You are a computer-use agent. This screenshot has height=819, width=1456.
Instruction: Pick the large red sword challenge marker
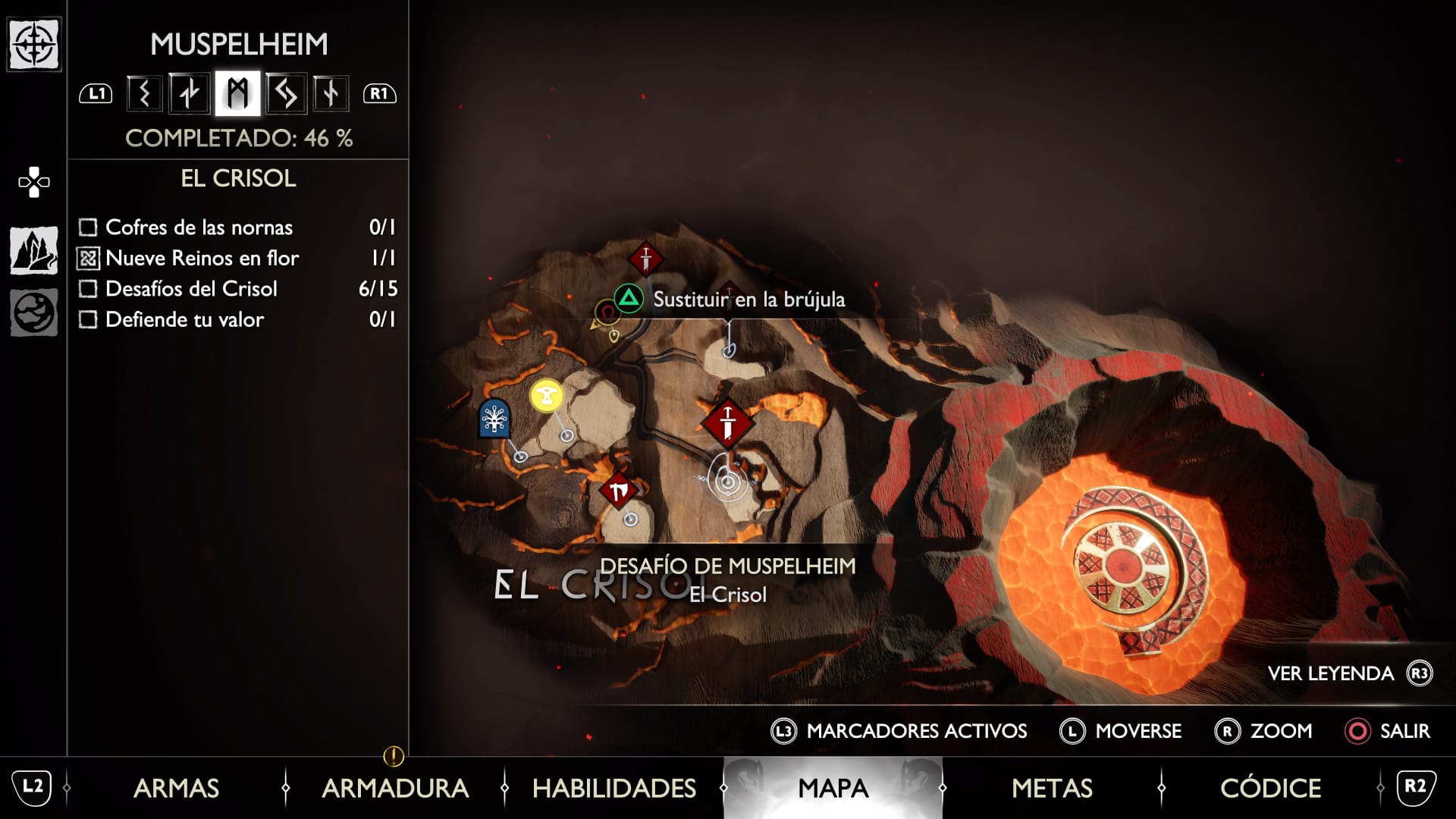728,423
